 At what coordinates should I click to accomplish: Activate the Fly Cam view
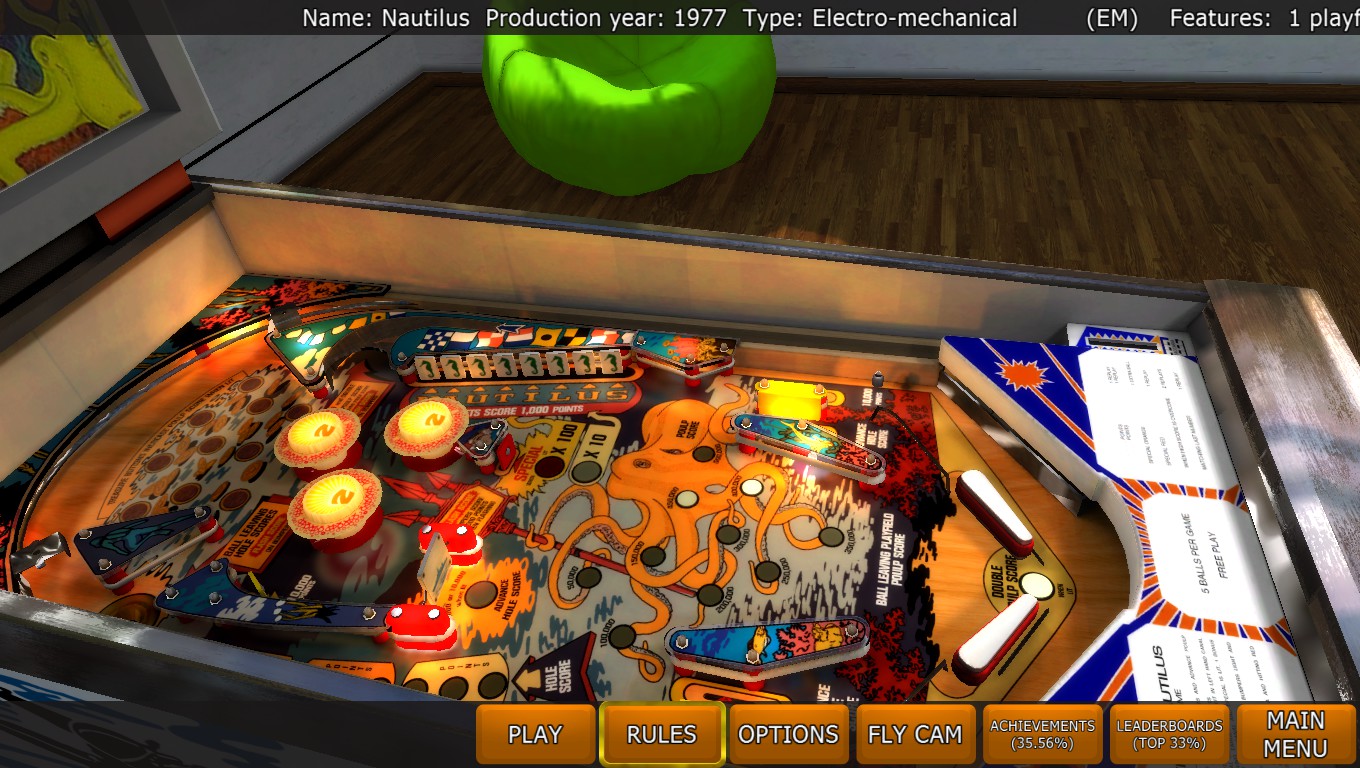pyautogui.click(x=914, y=735)
